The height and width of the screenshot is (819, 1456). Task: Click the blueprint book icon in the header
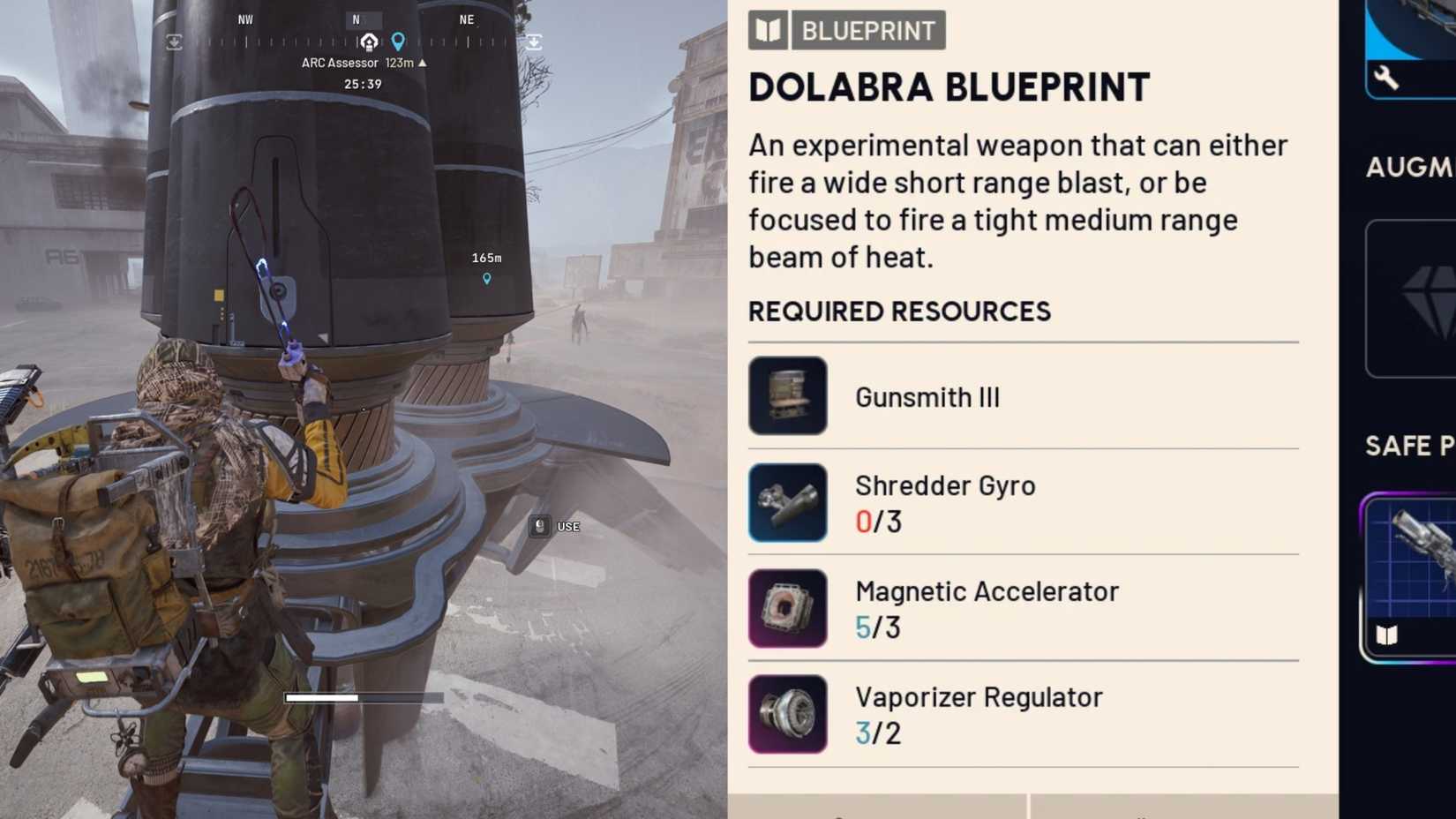click(x=769, y=30)
